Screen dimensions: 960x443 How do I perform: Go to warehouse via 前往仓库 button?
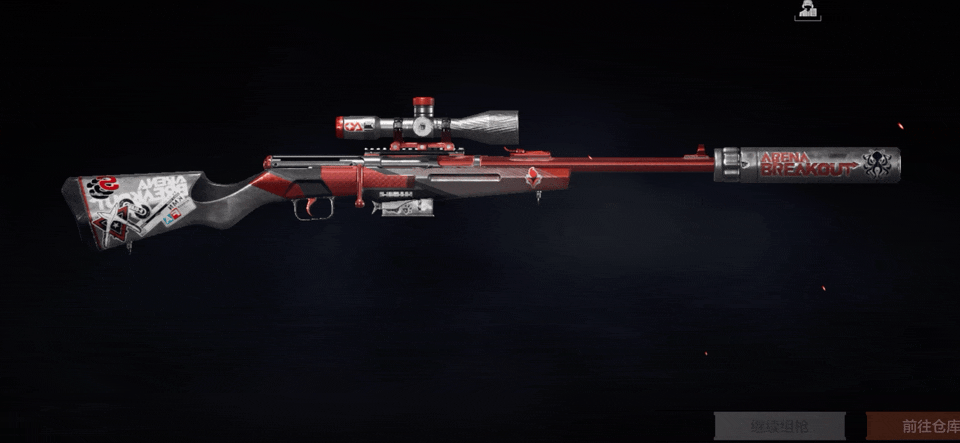(x=912, y=425)
